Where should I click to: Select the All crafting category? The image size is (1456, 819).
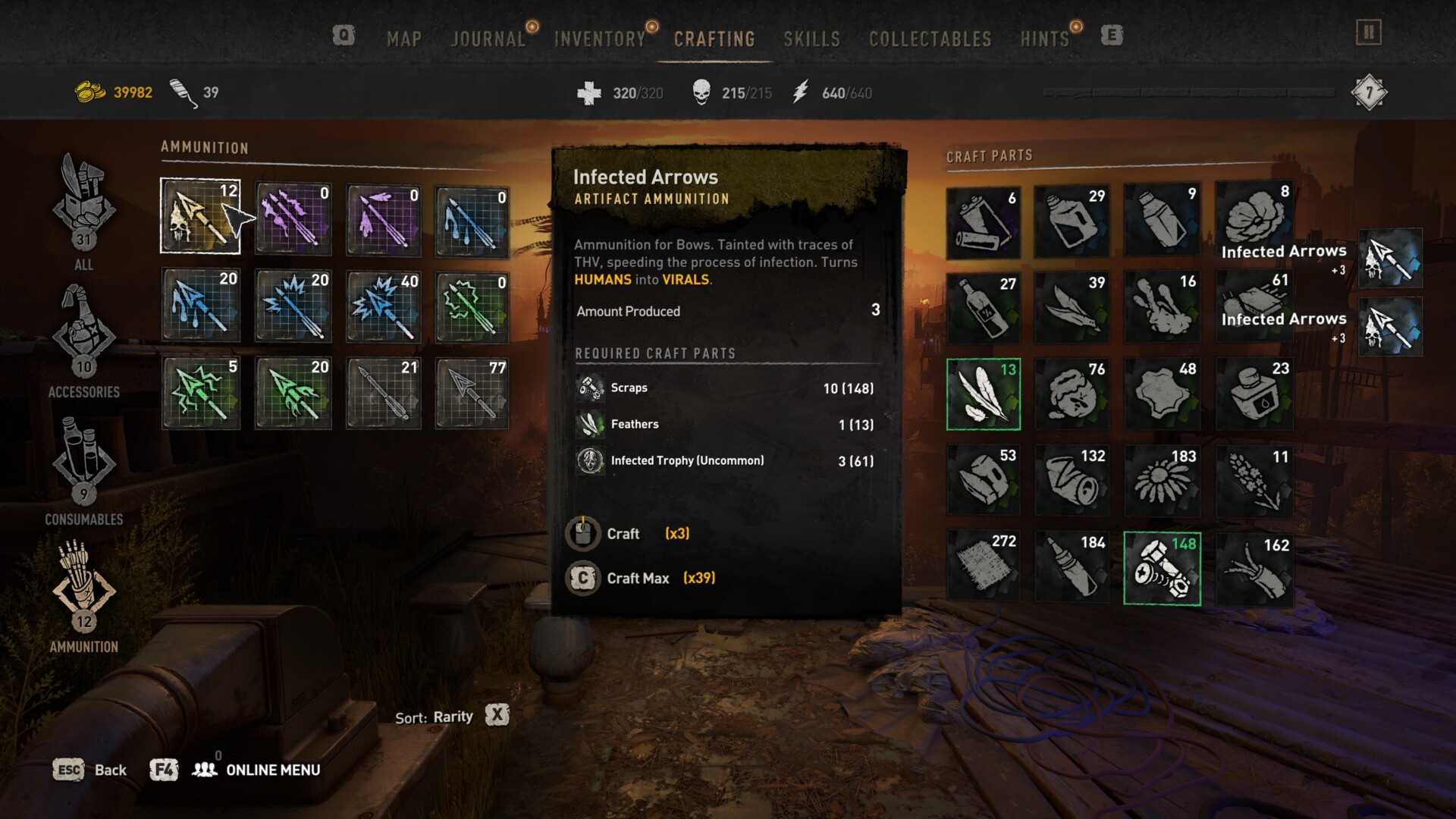point(83,211)
